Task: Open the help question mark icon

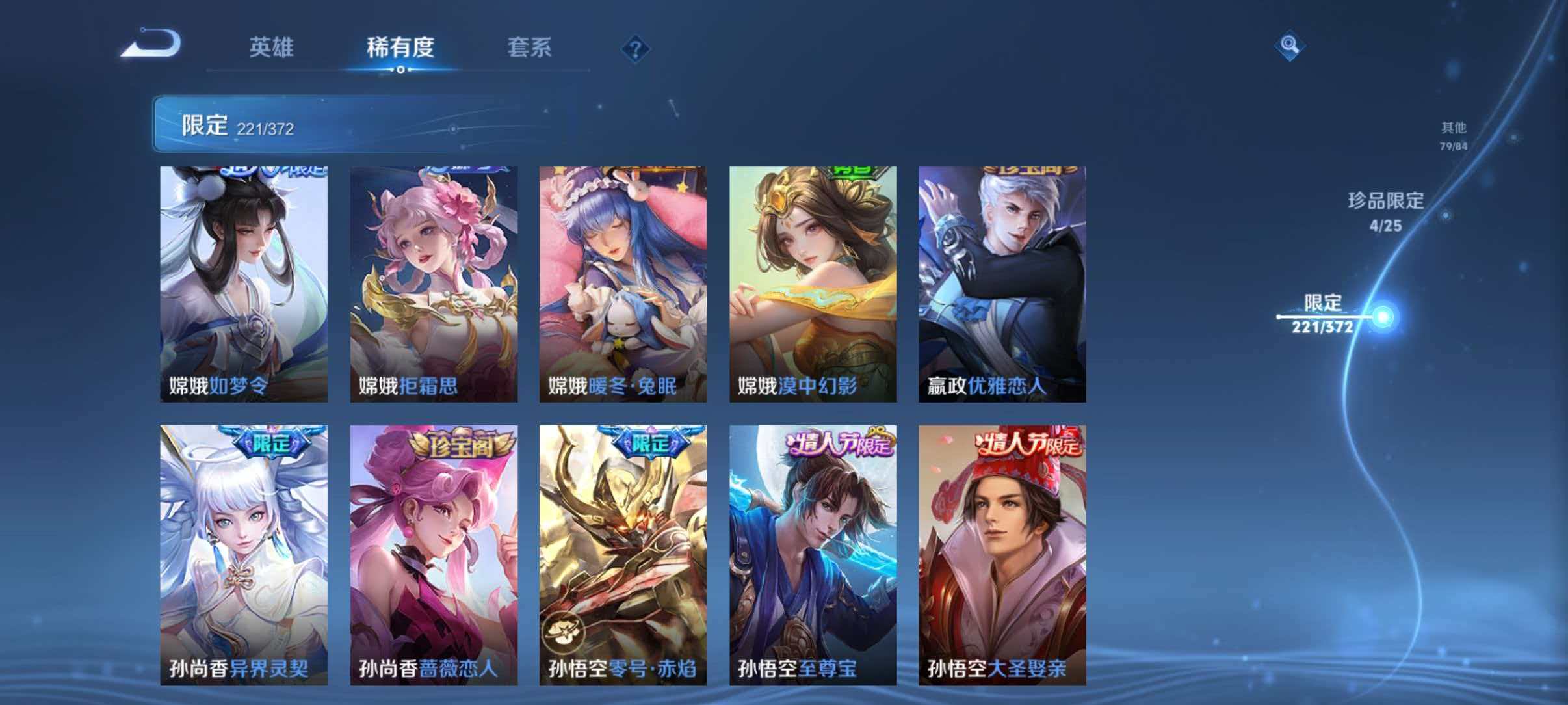Action: (x=636, y=49)
